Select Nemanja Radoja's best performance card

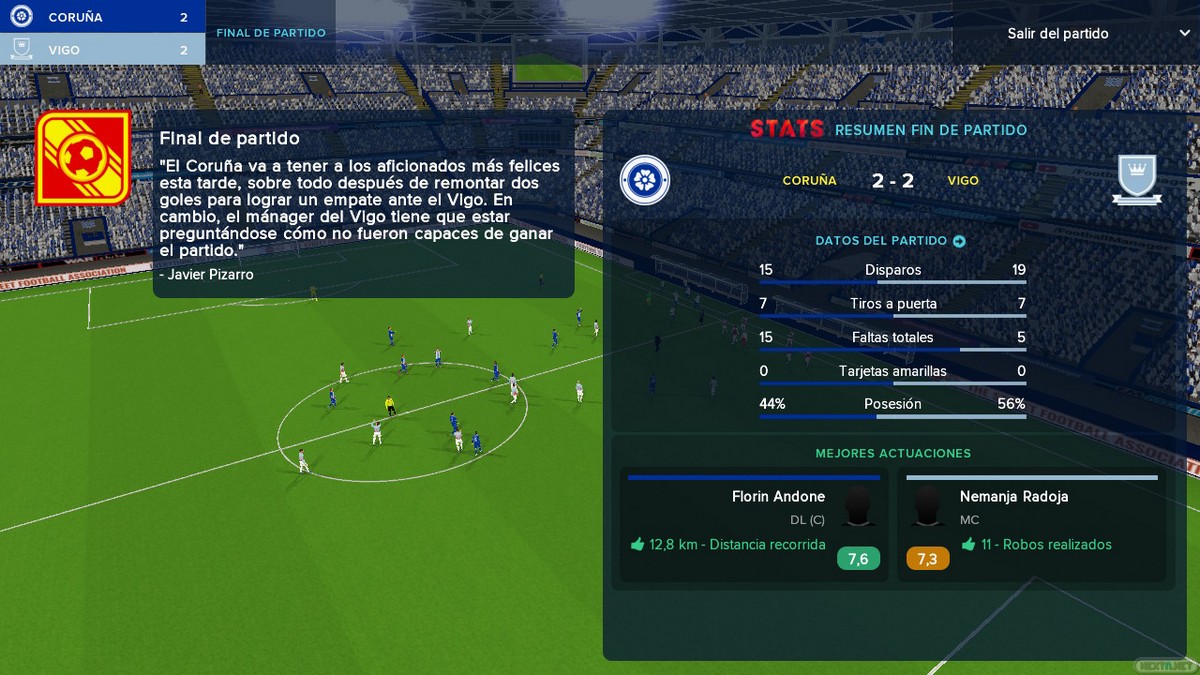pyautogui.click(x=1031, y=525)
